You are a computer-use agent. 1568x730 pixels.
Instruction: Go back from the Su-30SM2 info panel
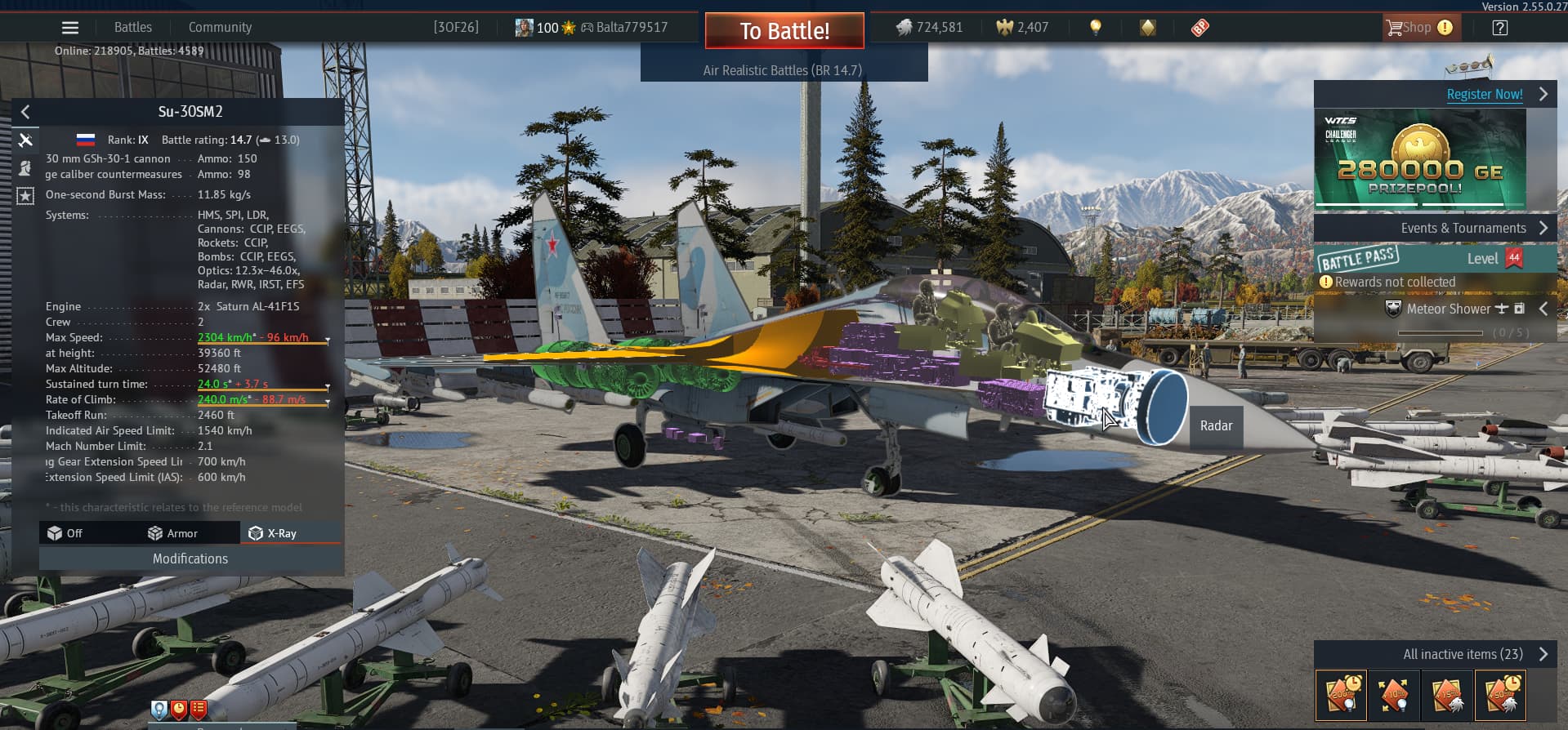pos(25,112)
